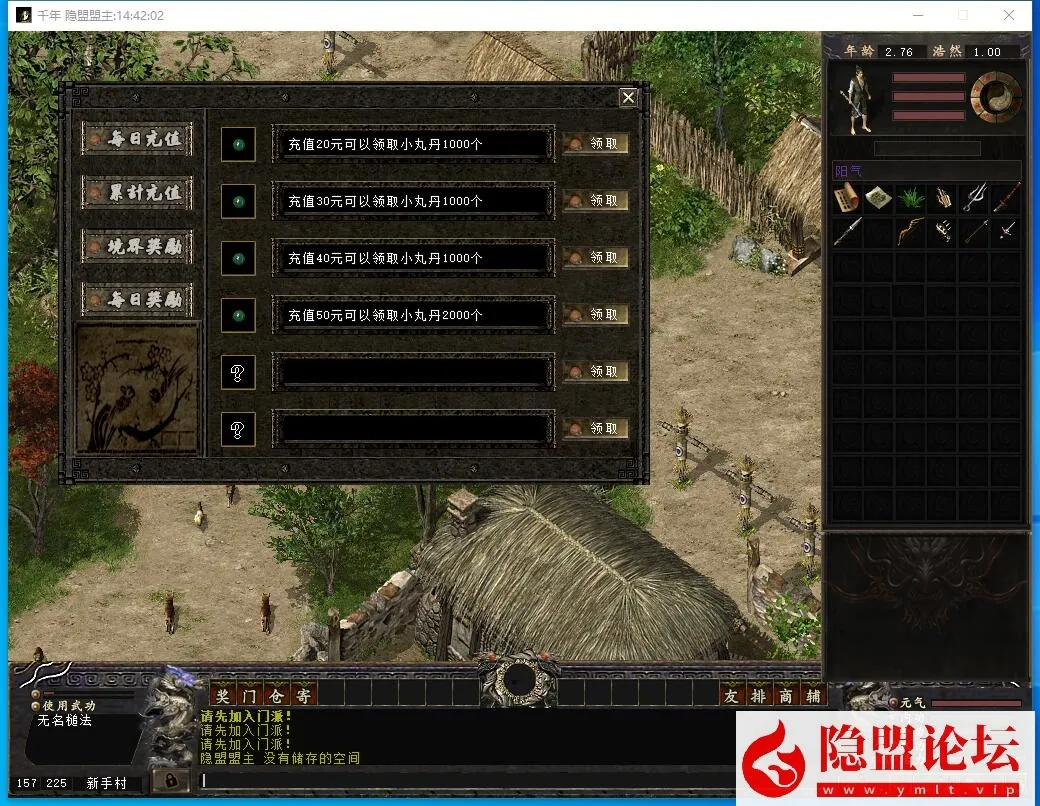Select the bow item slot

click(x=910, y=233)
